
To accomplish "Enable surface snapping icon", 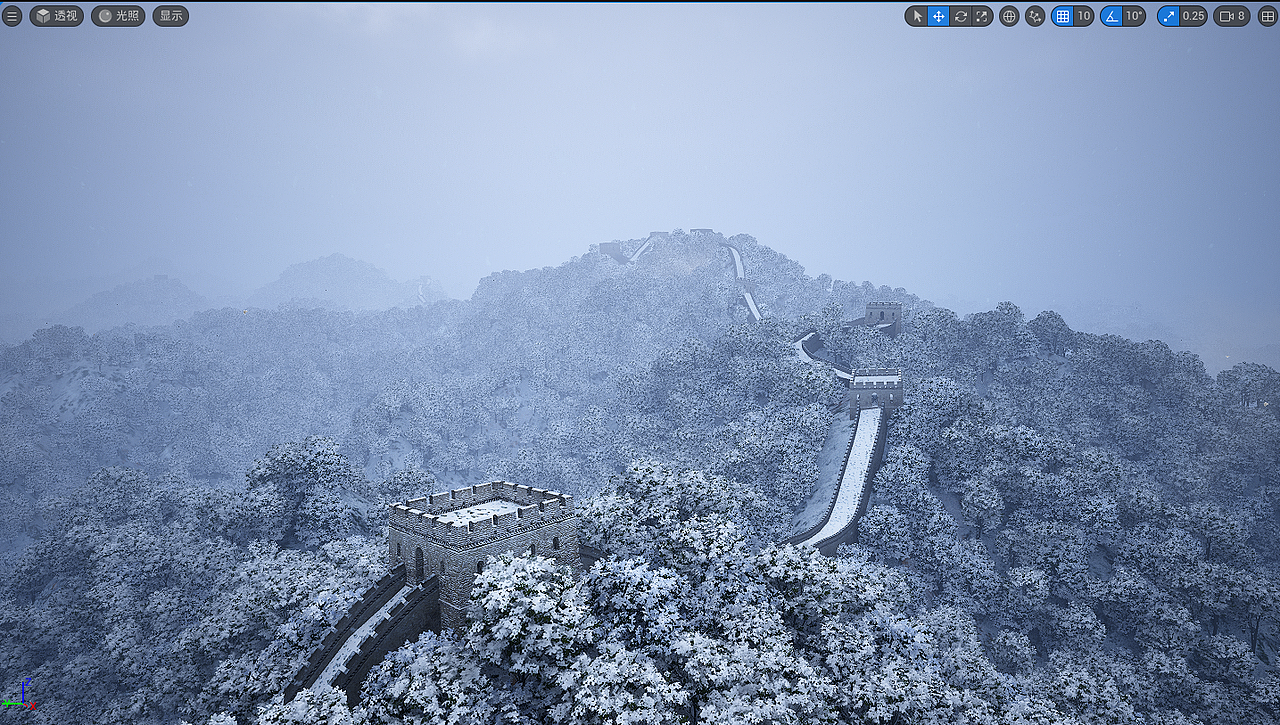I will click(x=1035, y=16).
